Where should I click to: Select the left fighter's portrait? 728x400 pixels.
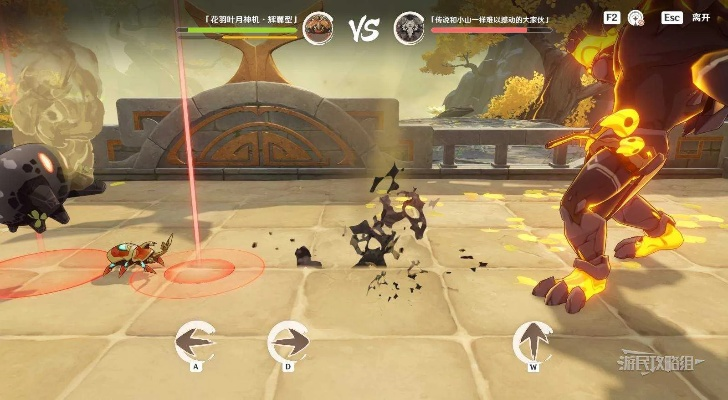[318, 25]
